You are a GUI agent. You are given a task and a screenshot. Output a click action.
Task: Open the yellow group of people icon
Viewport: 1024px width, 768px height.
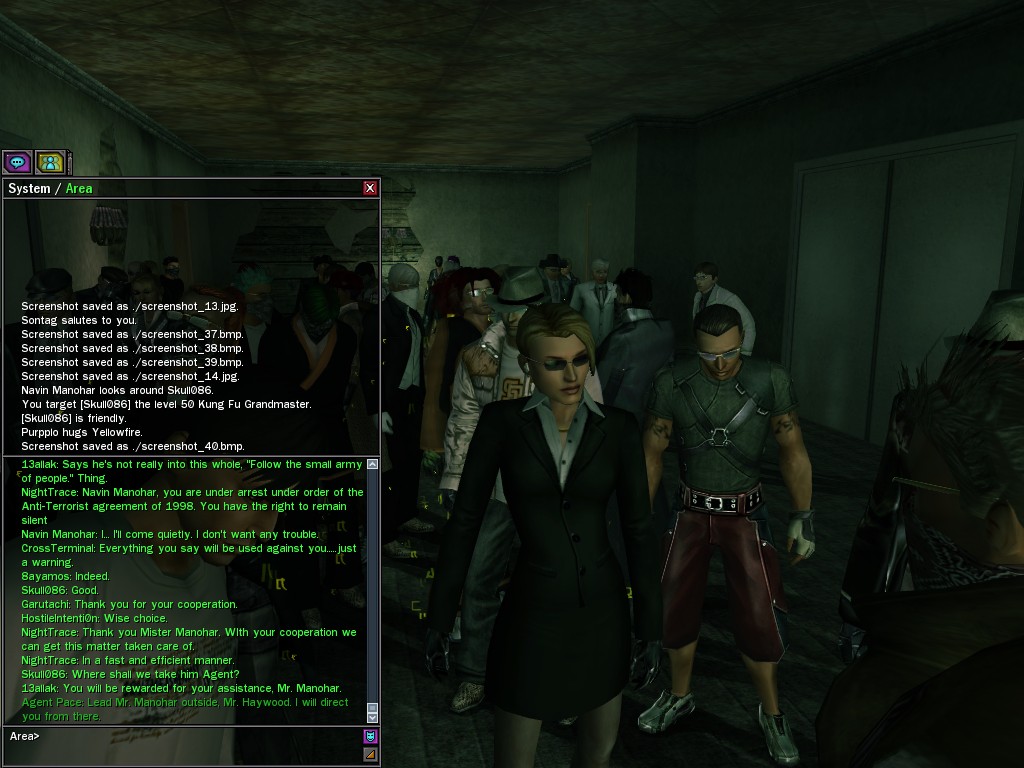tap(50, 162)
